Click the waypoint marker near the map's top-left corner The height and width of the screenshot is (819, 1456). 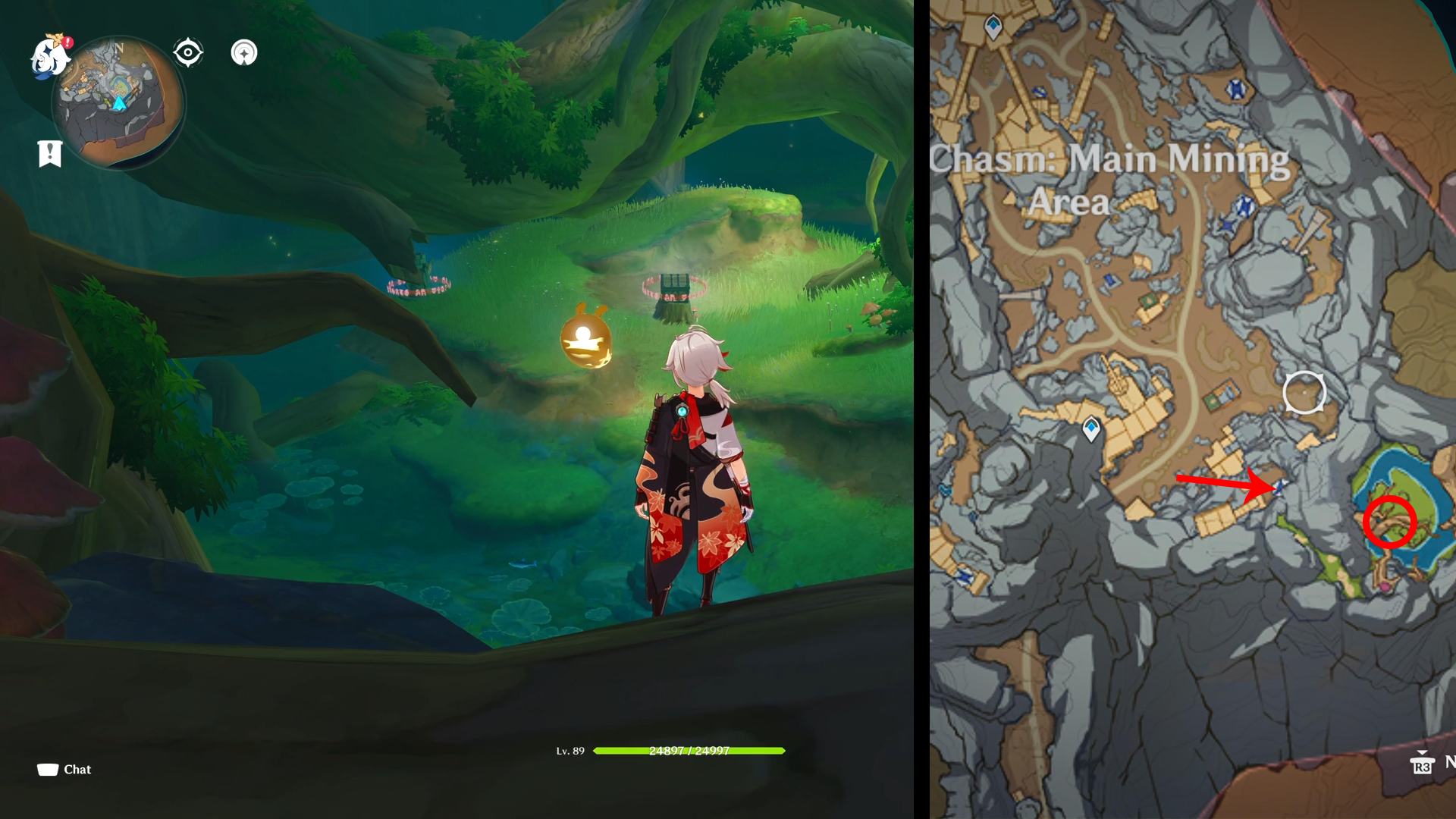pyautogui.click(x=993, y=27)
